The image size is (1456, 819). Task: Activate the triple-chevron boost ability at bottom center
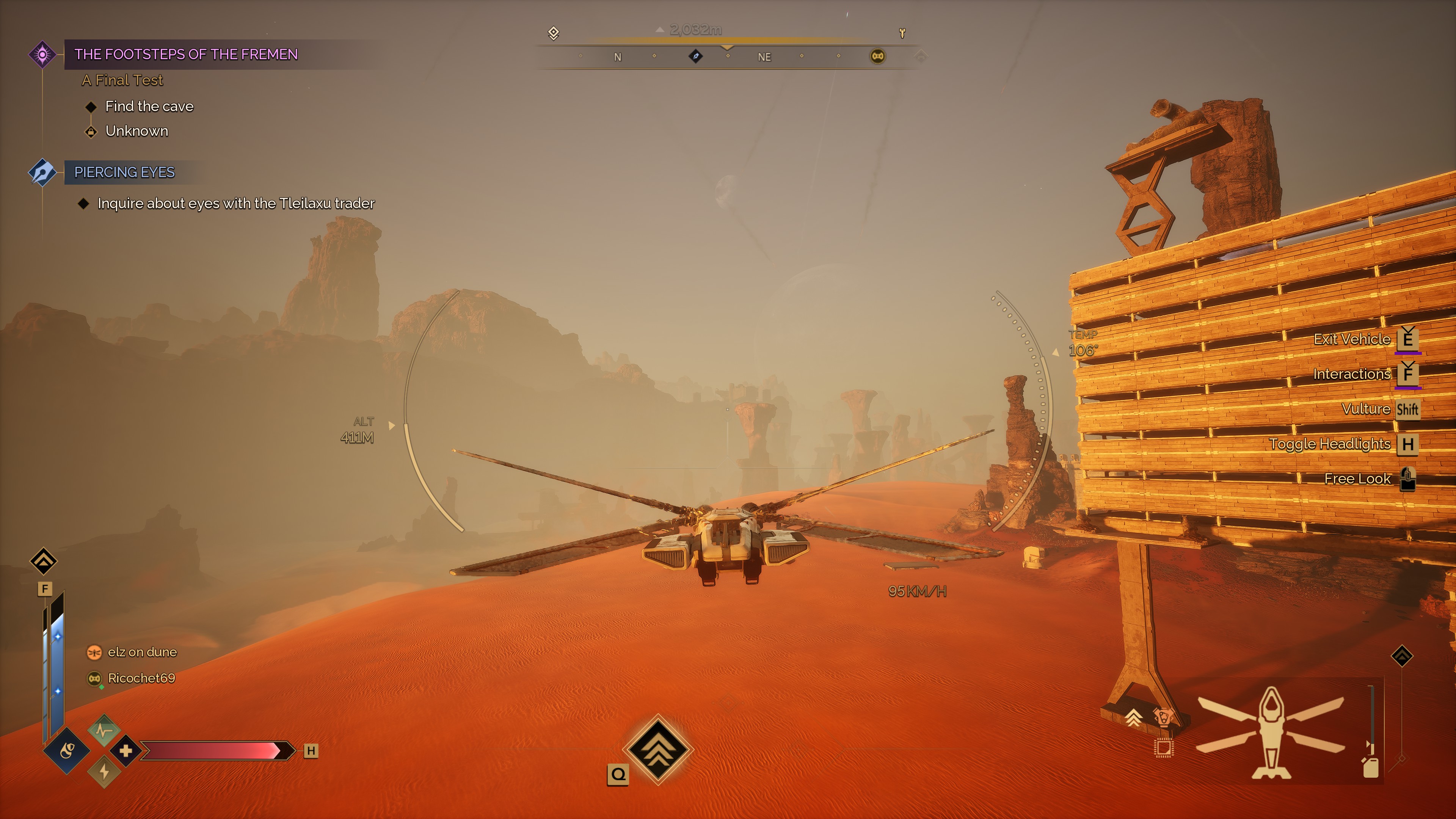[x=658, y=750]
